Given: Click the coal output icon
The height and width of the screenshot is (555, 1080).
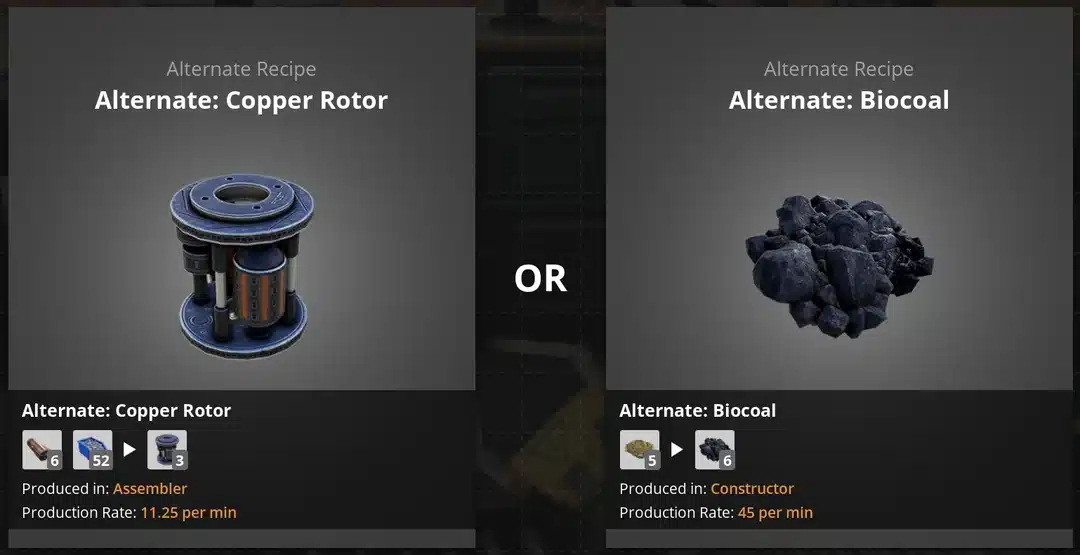Looking at the screenshot, I should pyautogui.click(x=714, y=450).
